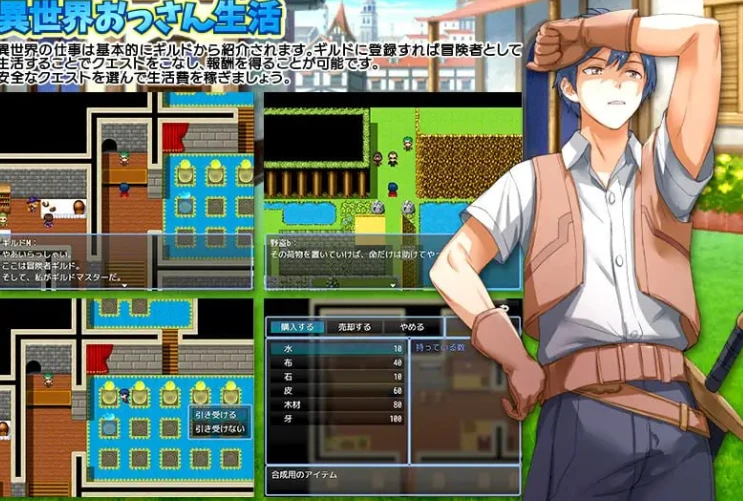Select 水 (water) in the shop list
The width and height of the screenshot is (743, 501).
tap(337, 349)
